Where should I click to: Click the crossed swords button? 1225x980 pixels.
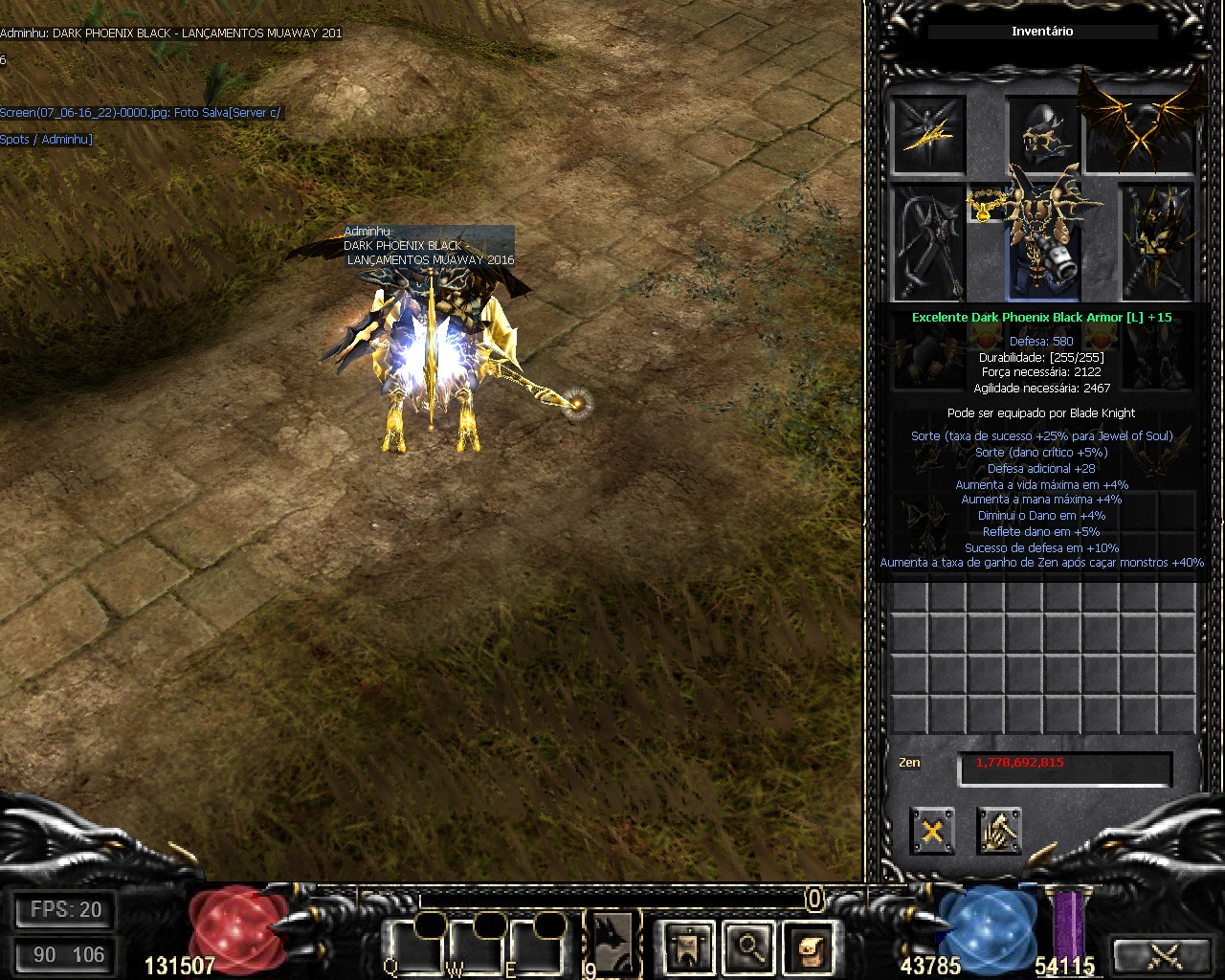point(1164,955)
